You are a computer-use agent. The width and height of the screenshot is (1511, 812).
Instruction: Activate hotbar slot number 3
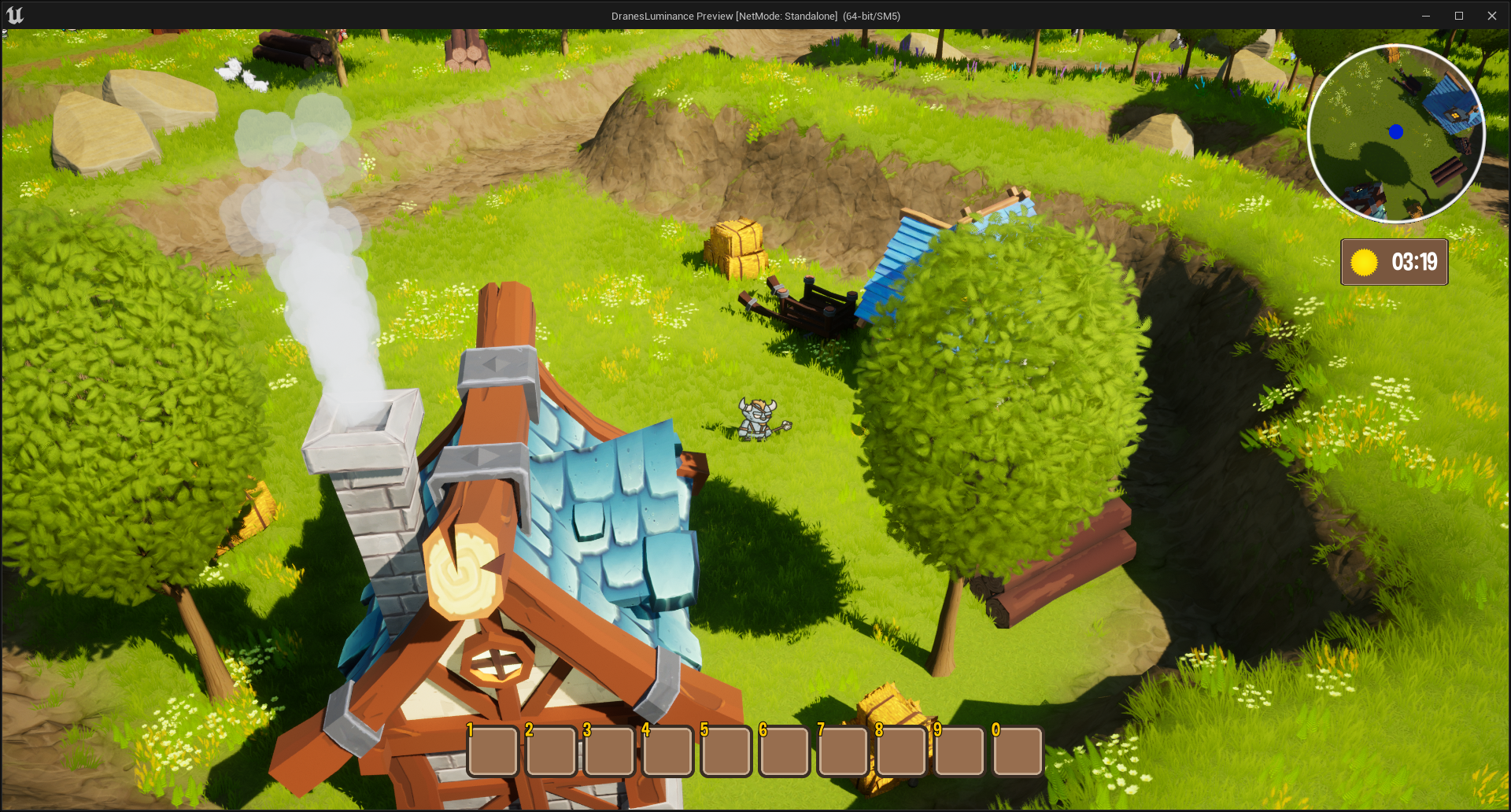(610, 751)
